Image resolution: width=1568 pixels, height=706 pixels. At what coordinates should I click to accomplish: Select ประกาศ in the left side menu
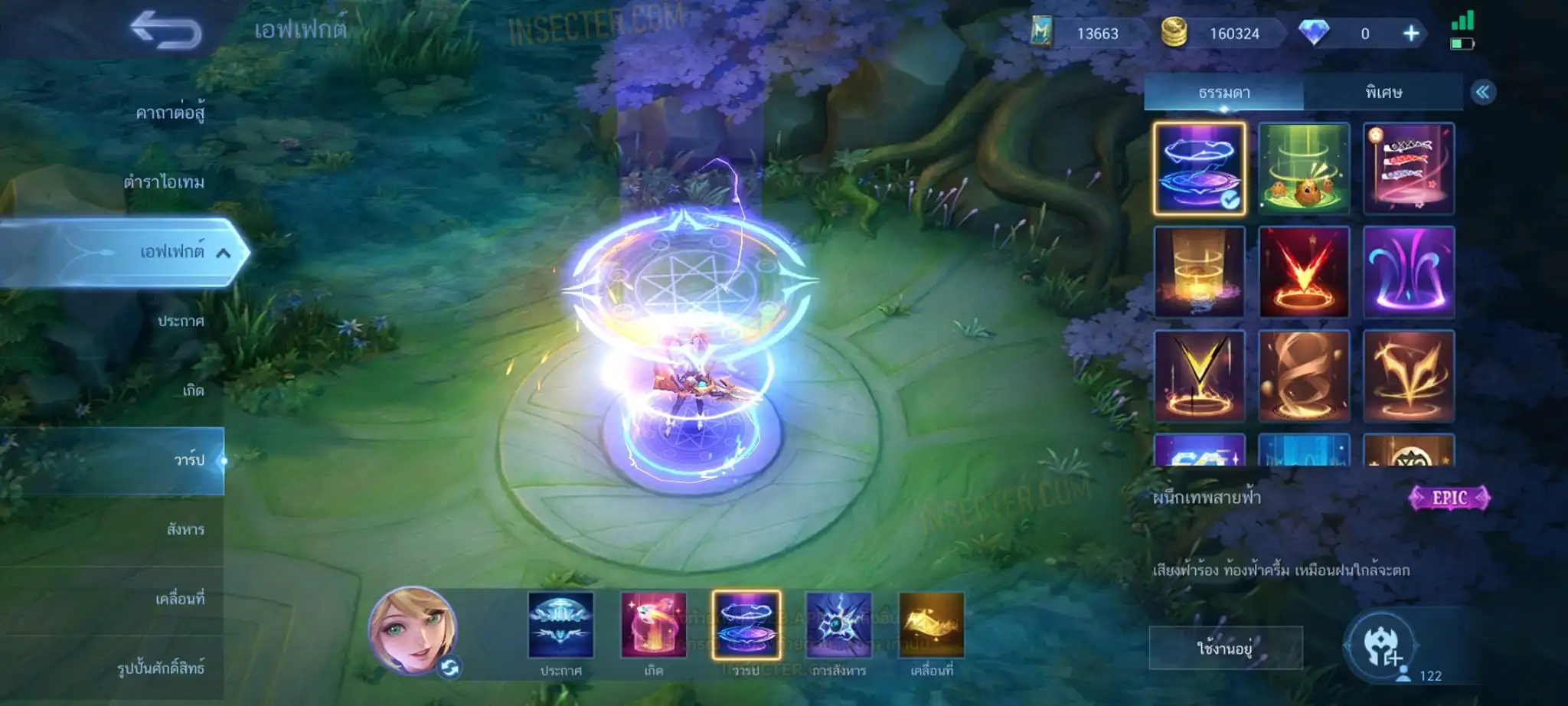181,321
